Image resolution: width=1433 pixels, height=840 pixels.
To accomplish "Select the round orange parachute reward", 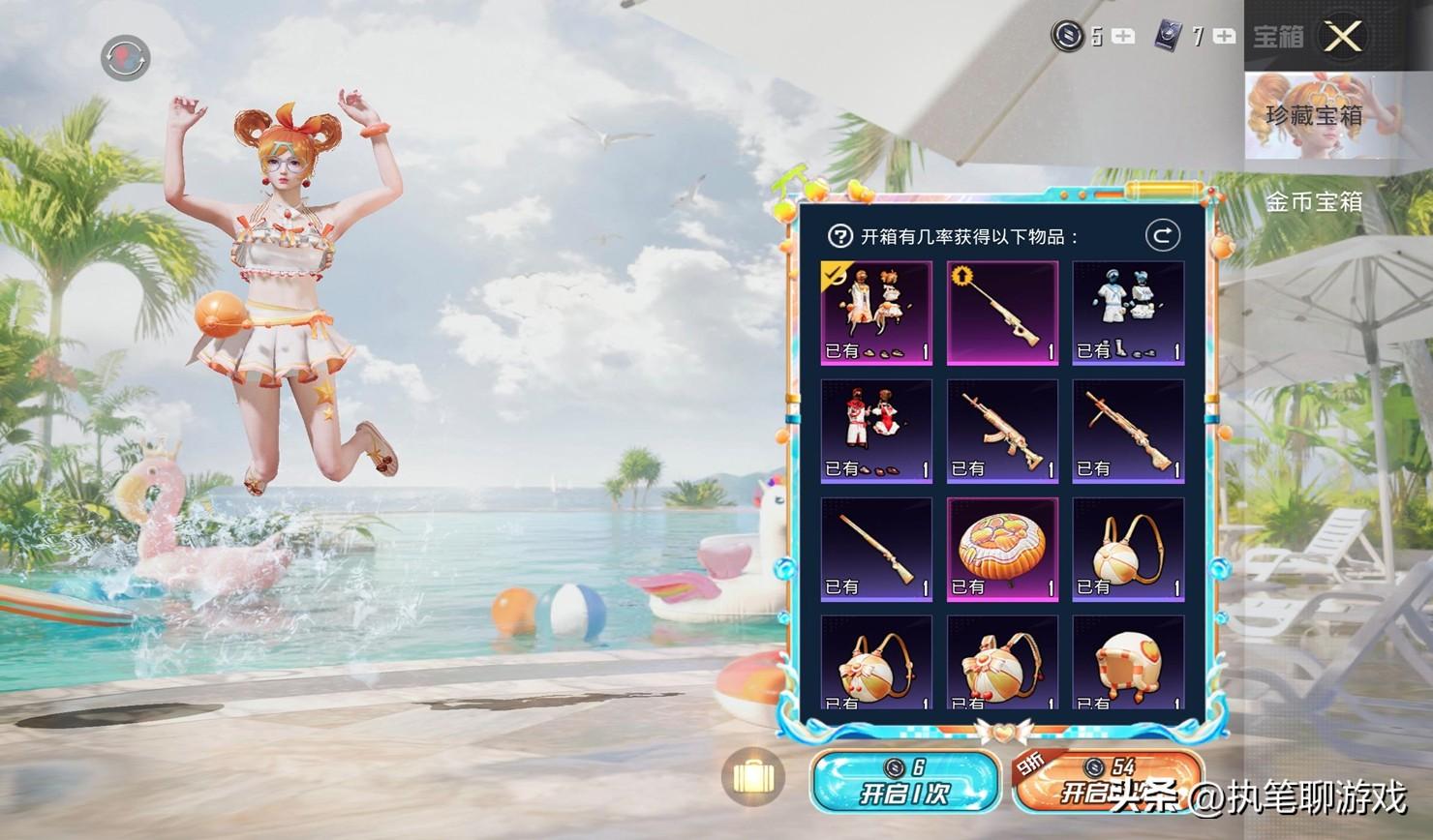I will tap(1002, 549).
